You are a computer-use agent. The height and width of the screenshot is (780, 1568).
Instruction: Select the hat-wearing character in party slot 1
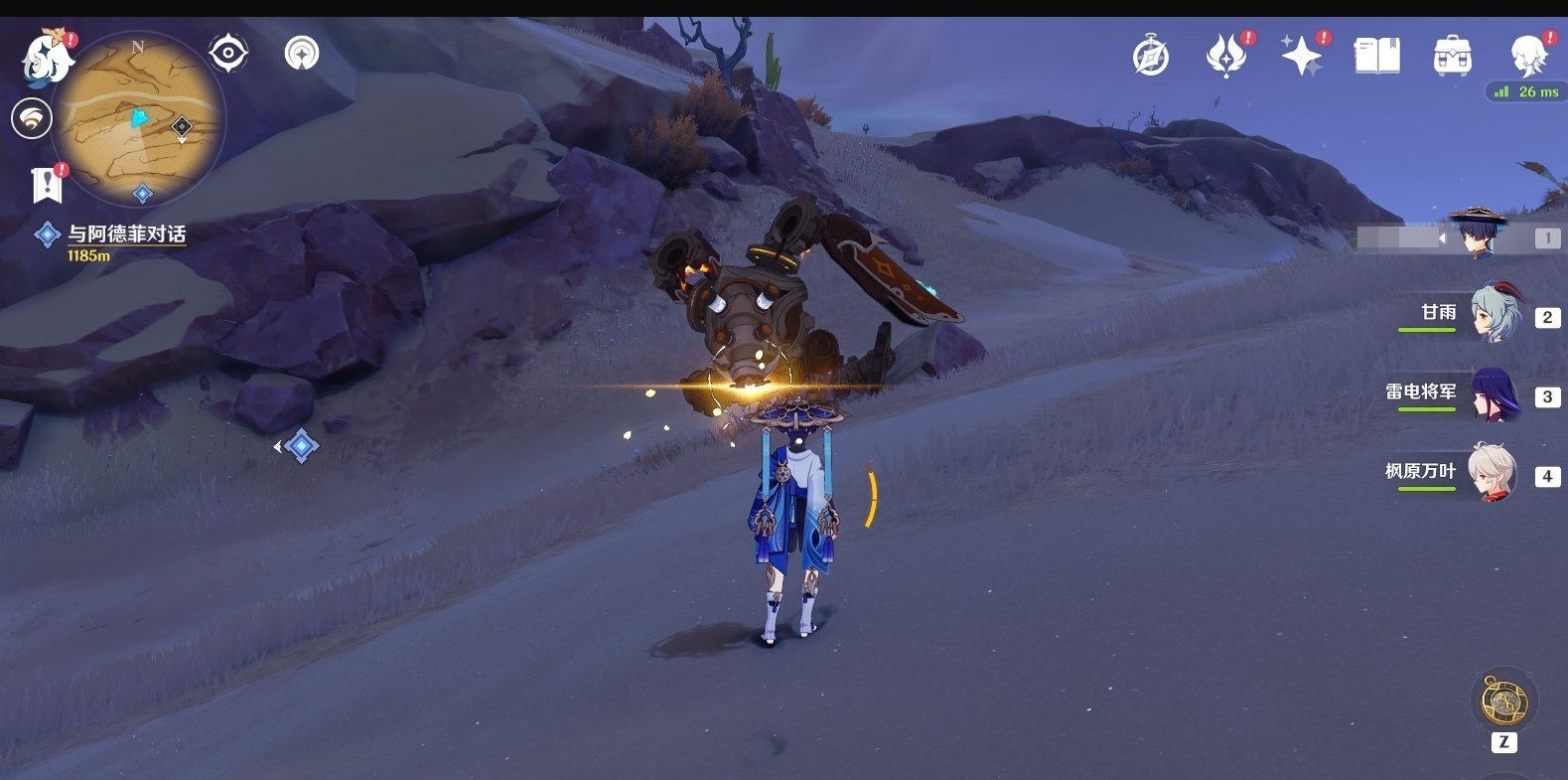click(1479, 235)
